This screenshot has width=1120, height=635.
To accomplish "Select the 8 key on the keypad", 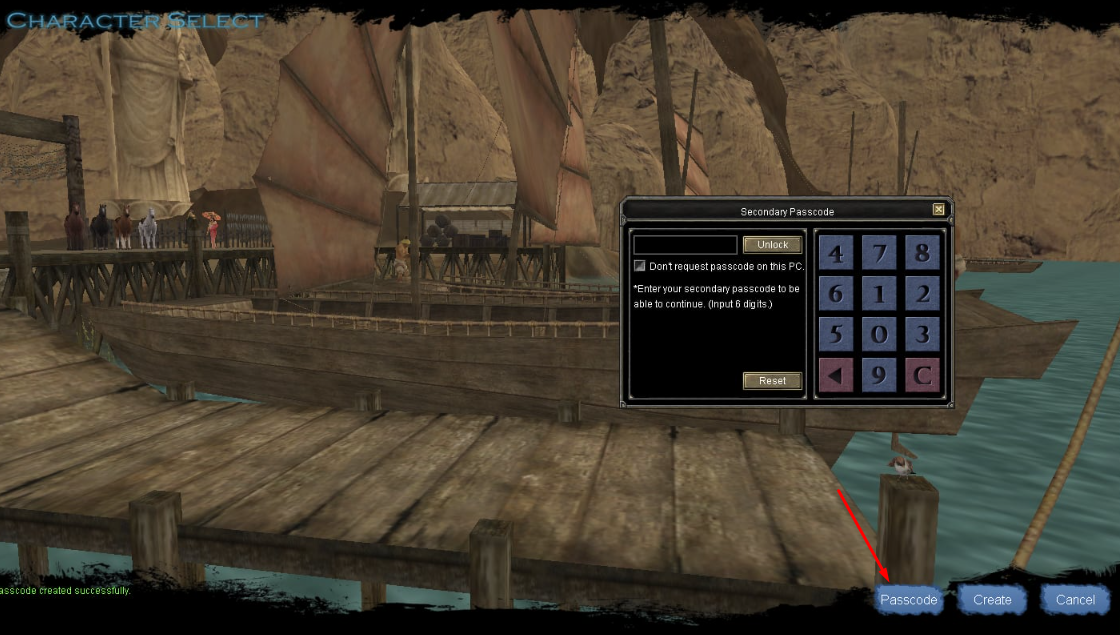I will tap(922, 253).
